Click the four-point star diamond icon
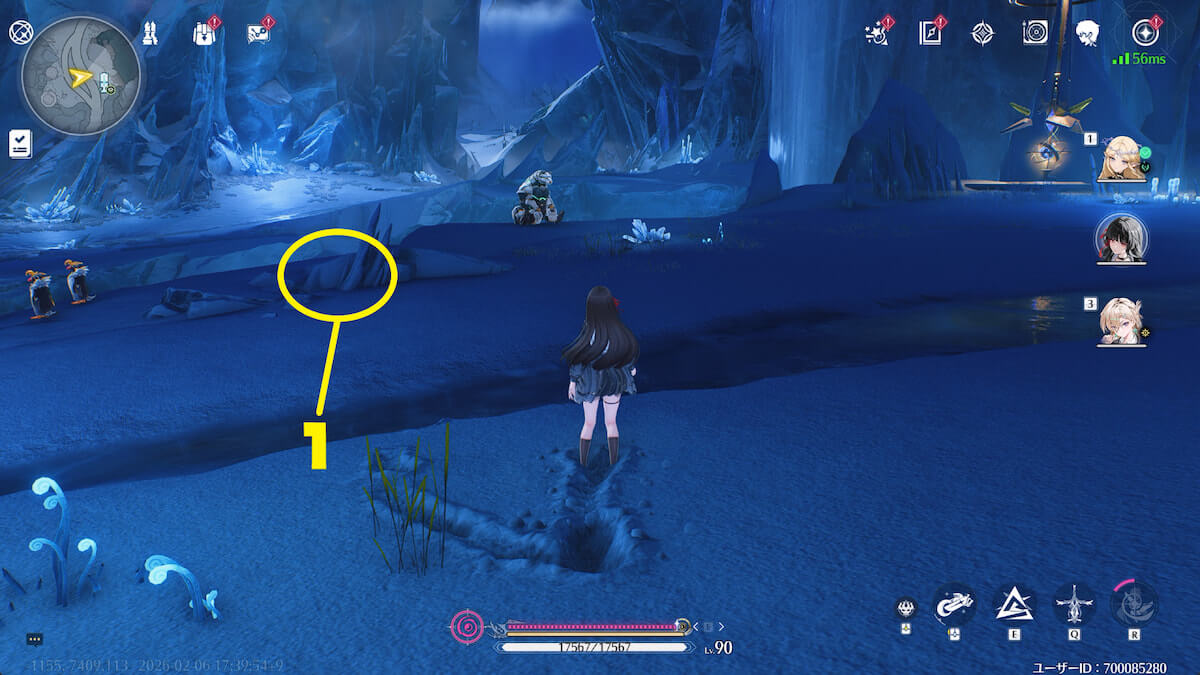This screenshot has width=1200, height=675. tap(982, 33)
